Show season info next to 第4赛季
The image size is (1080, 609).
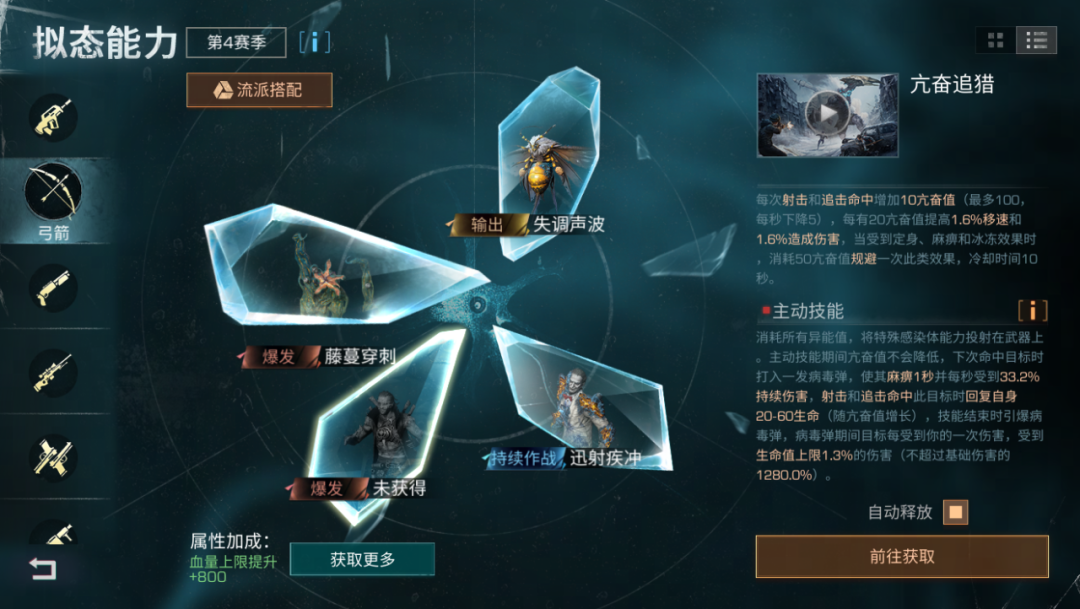pos(314,42)
